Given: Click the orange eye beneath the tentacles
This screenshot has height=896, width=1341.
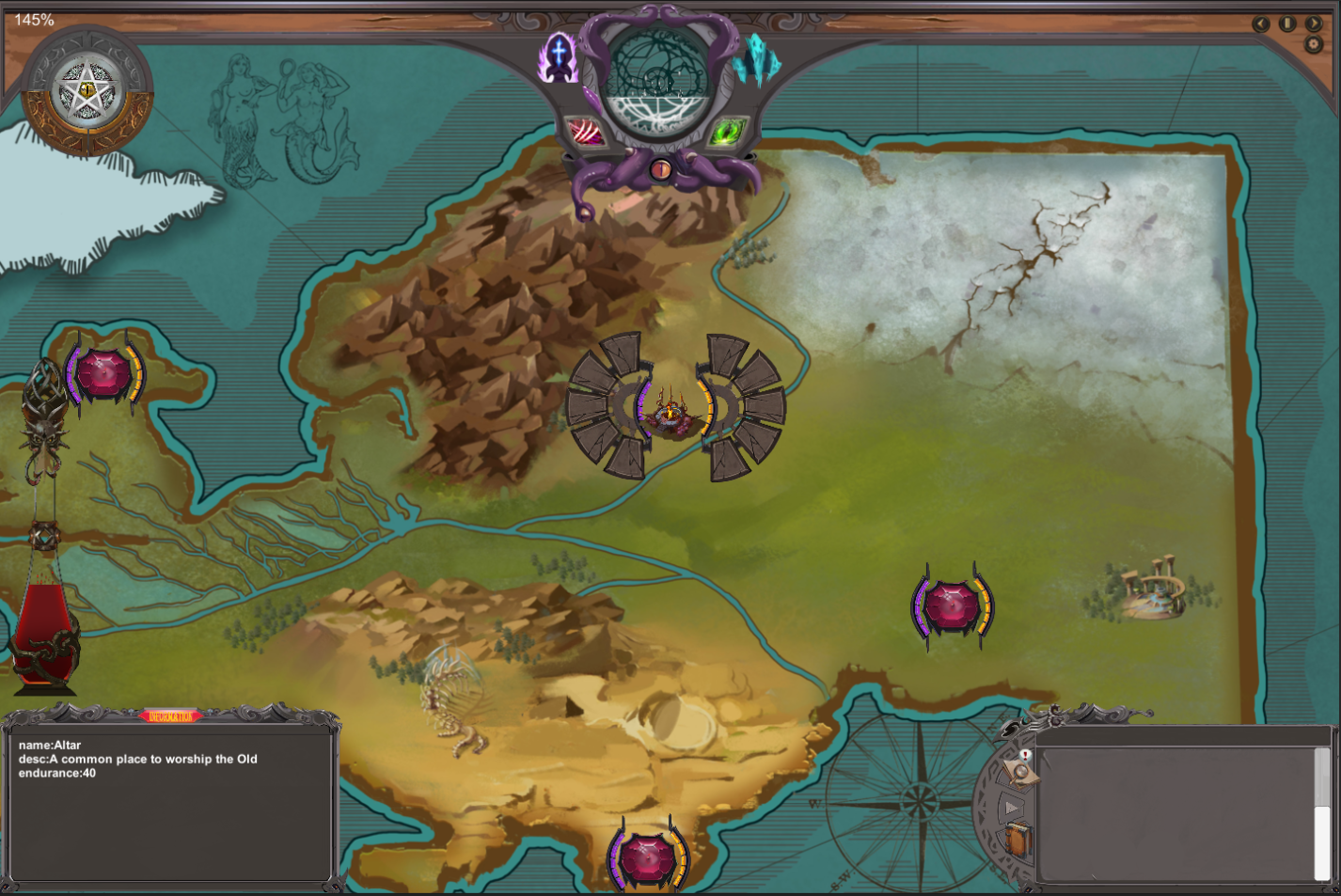Looking at the screenshot, I should click(661, 171).
